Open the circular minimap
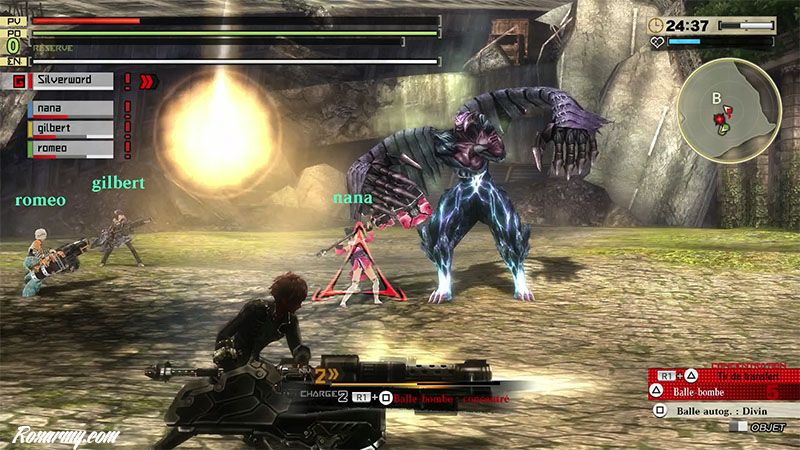 pyautogui.click(x=728, y=109)
